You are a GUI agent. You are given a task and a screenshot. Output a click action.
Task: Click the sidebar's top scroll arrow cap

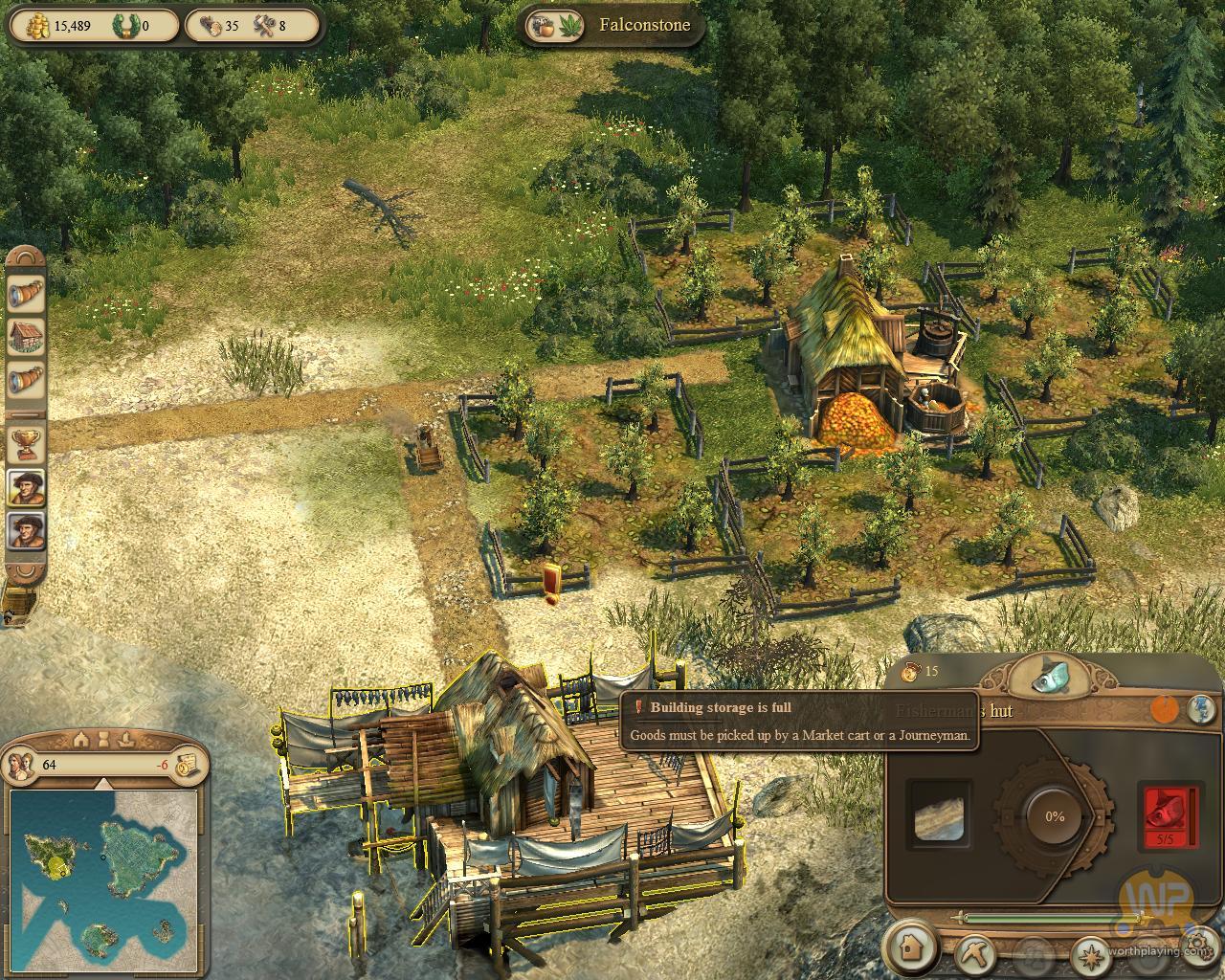(26, 257)
